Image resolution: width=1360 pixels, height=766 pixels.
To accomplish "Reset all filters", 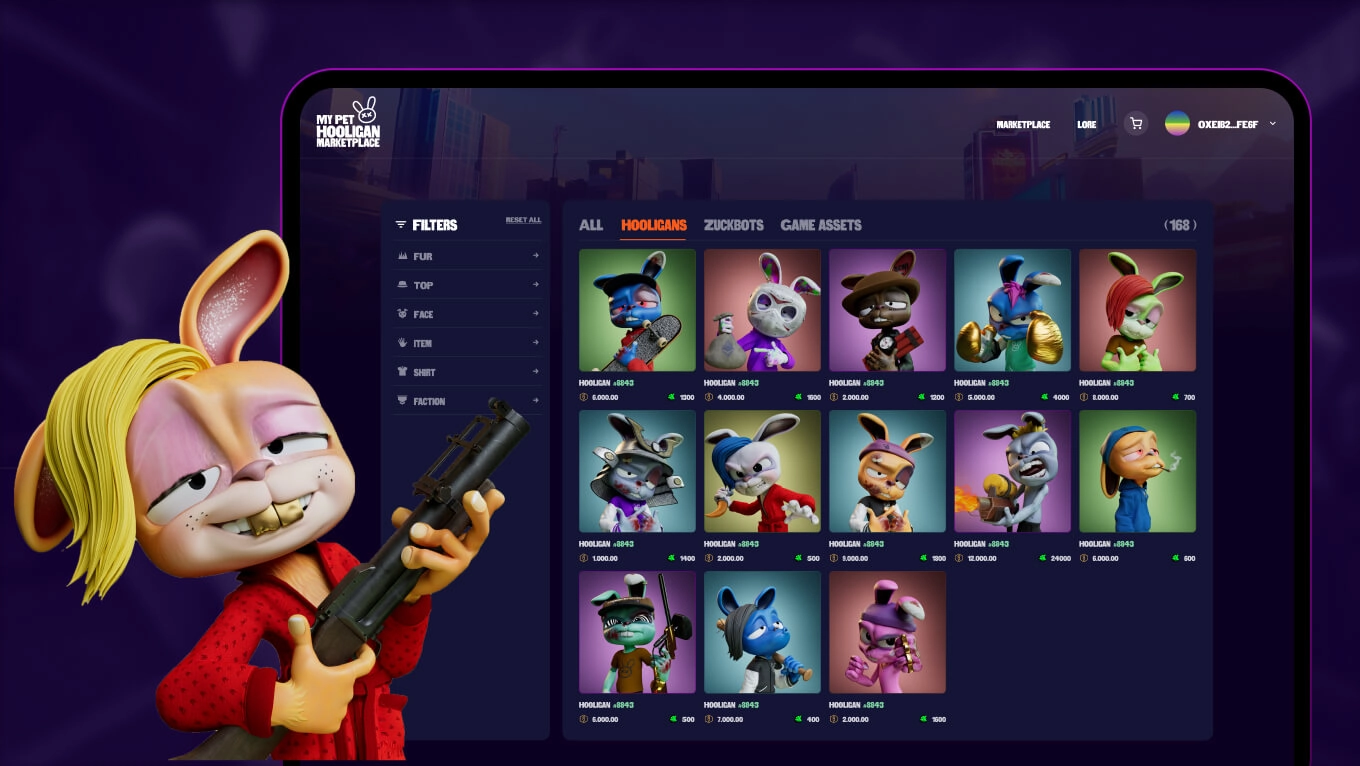I will (523, 220).
